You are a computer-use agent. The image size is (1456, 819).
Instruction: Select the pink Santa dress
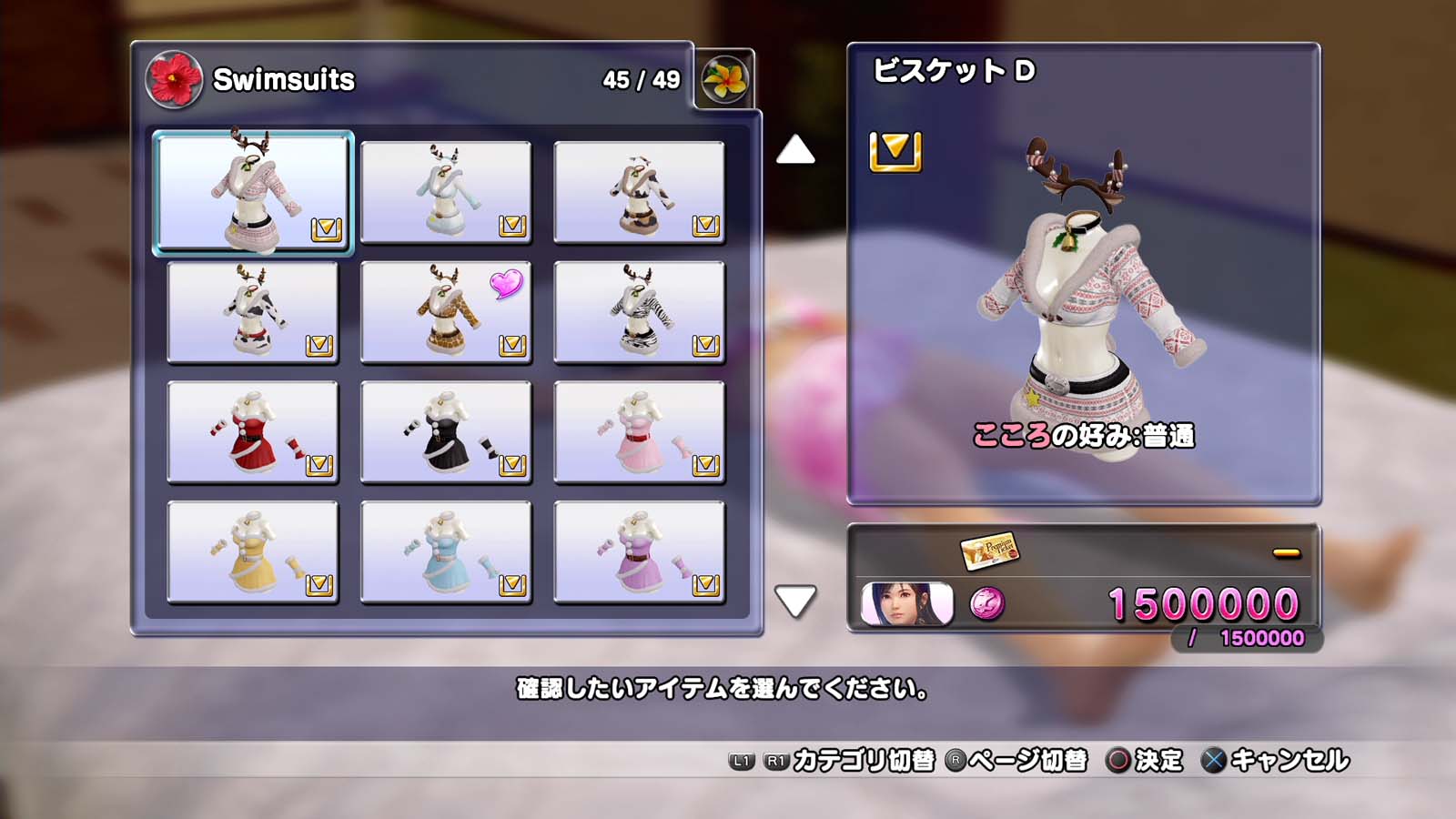[639, 432]
